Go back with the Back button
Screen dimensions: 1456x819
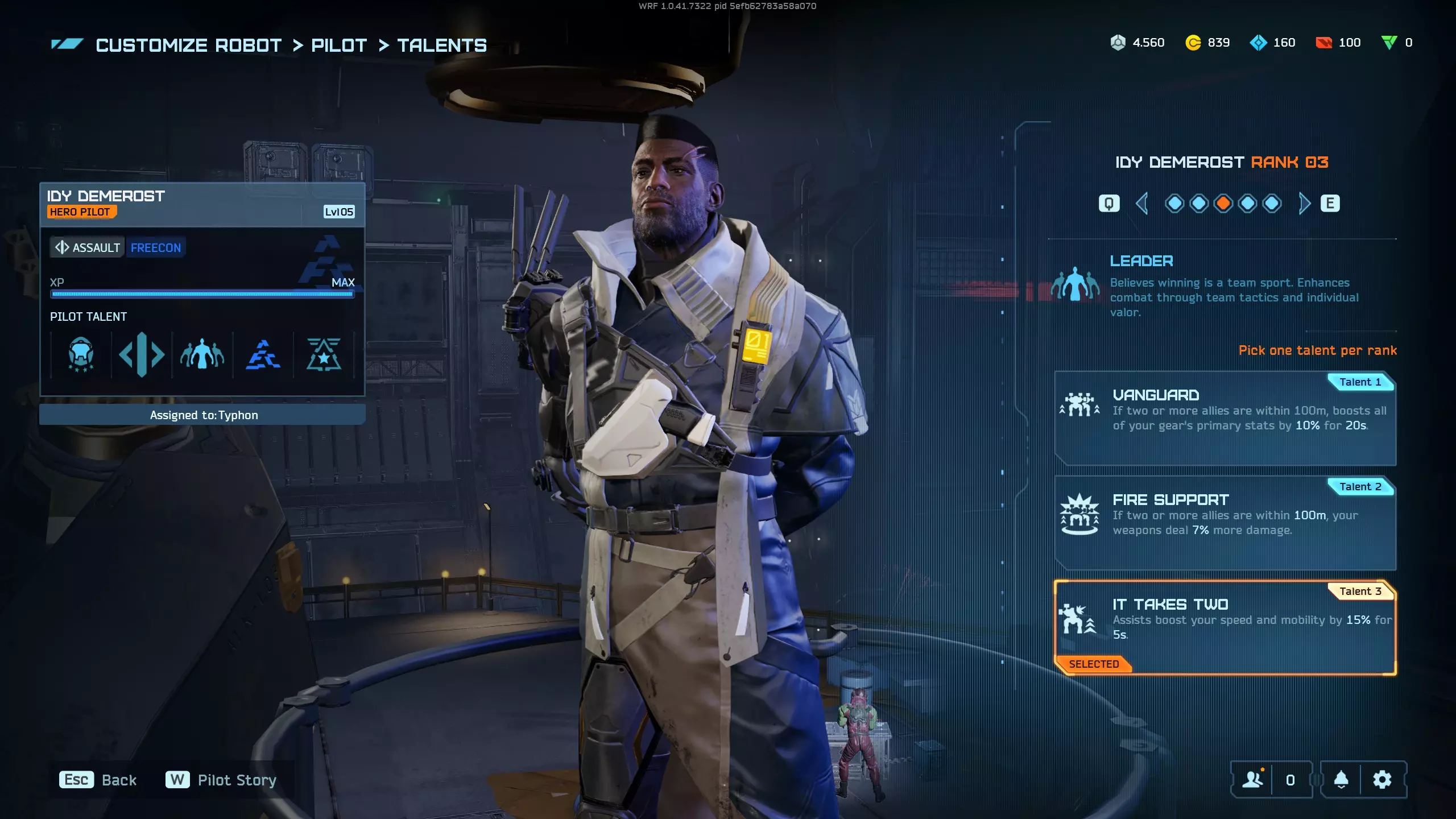98,780
